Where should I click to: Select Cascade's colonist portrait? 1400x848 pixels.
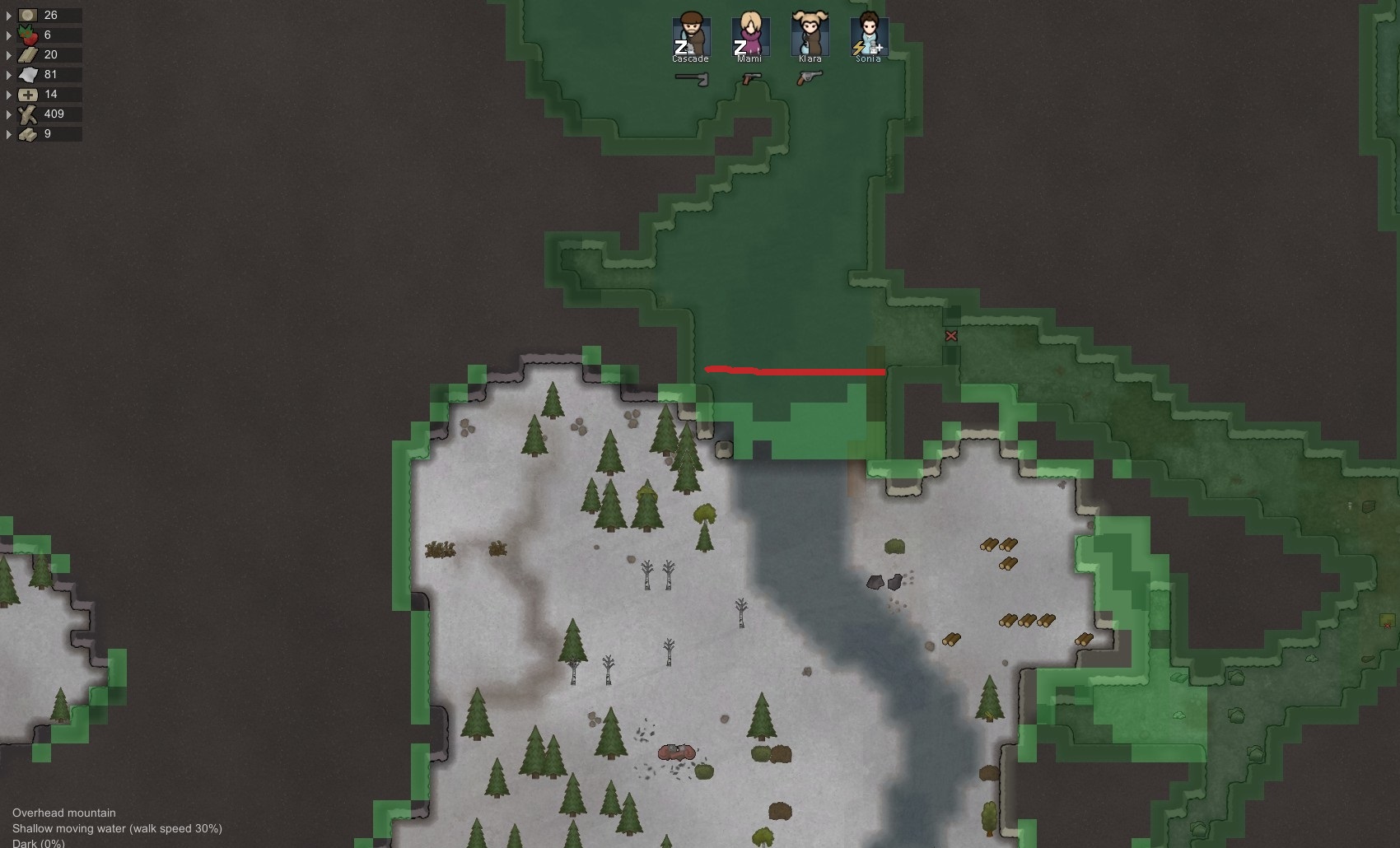point(692,35)
